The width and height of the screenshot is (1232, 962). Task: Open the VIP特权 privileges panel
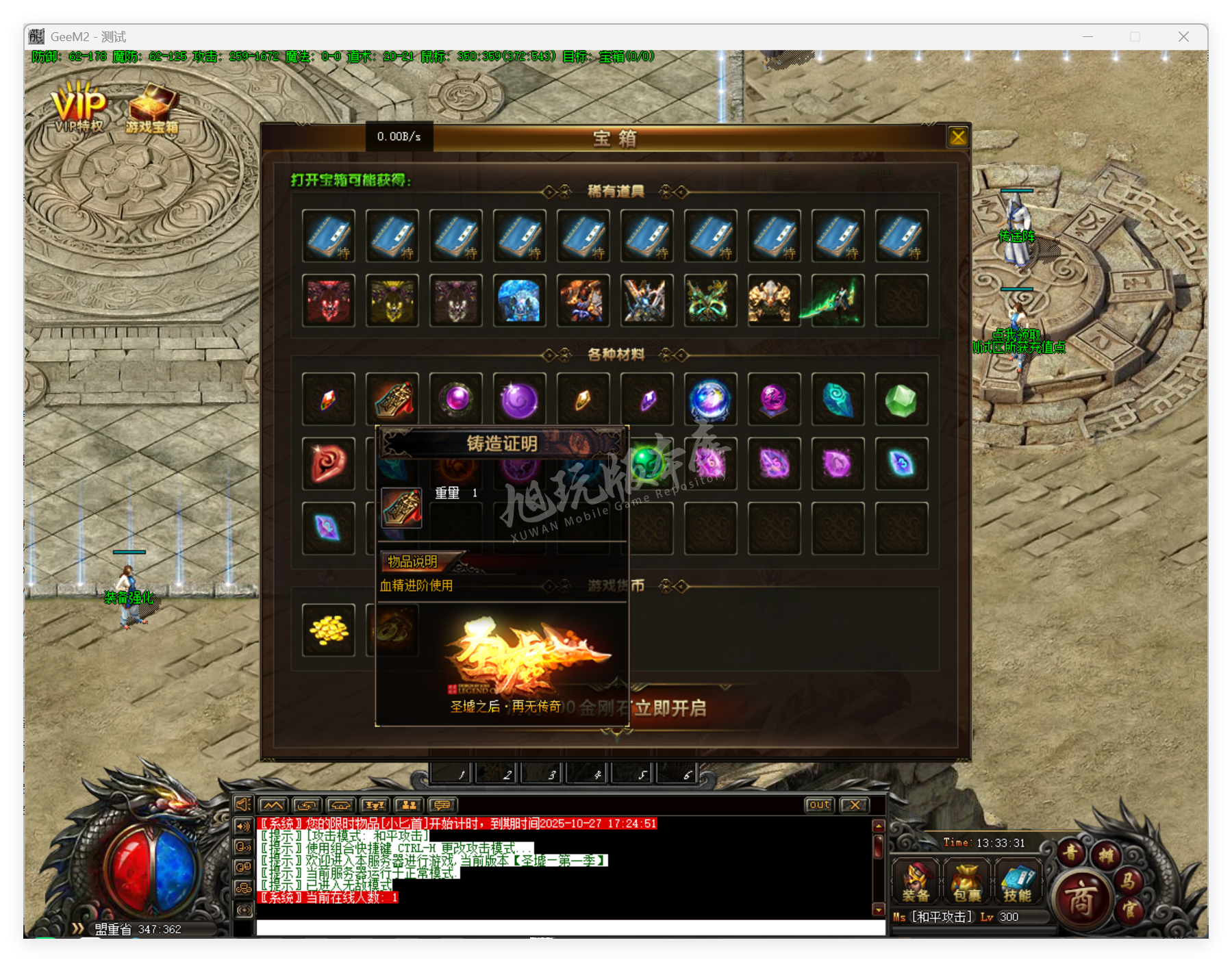77,106
